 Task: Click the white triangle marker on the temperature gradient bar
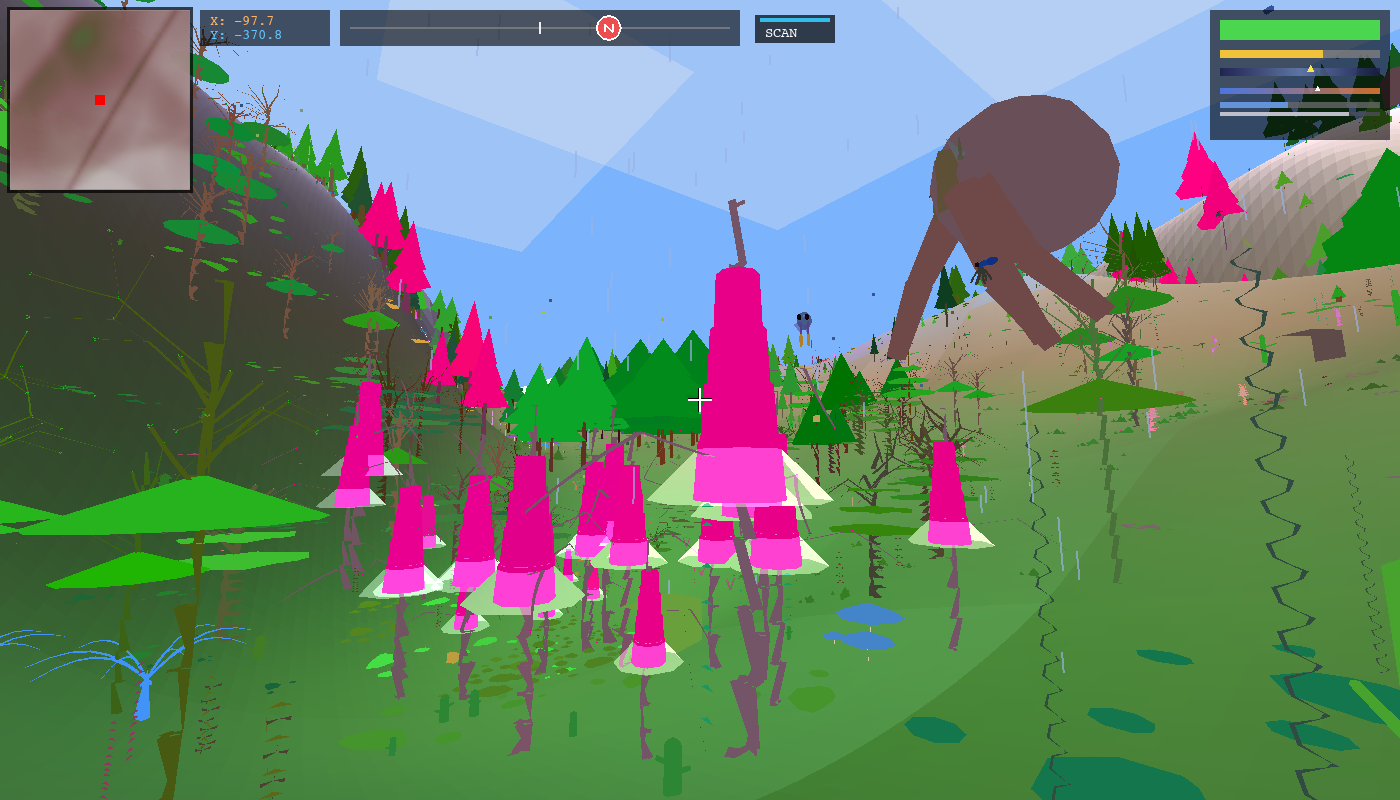click(x=1318, y=89)
